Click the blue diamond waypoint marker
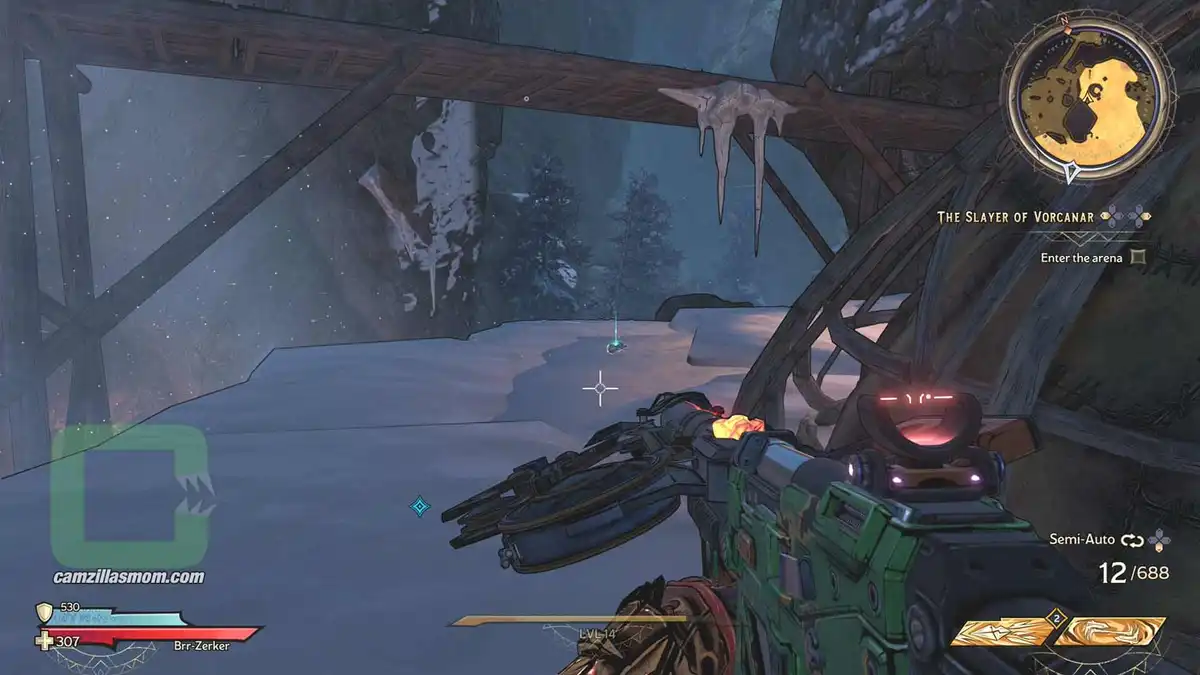The width and height of the screenshot is (1200, 675). pyautogui.click(x=420, y=507)
